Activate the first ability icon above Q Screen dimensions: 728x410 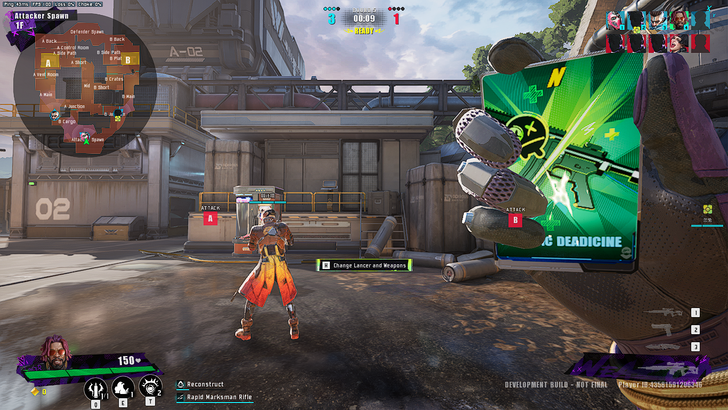[96, 385]
